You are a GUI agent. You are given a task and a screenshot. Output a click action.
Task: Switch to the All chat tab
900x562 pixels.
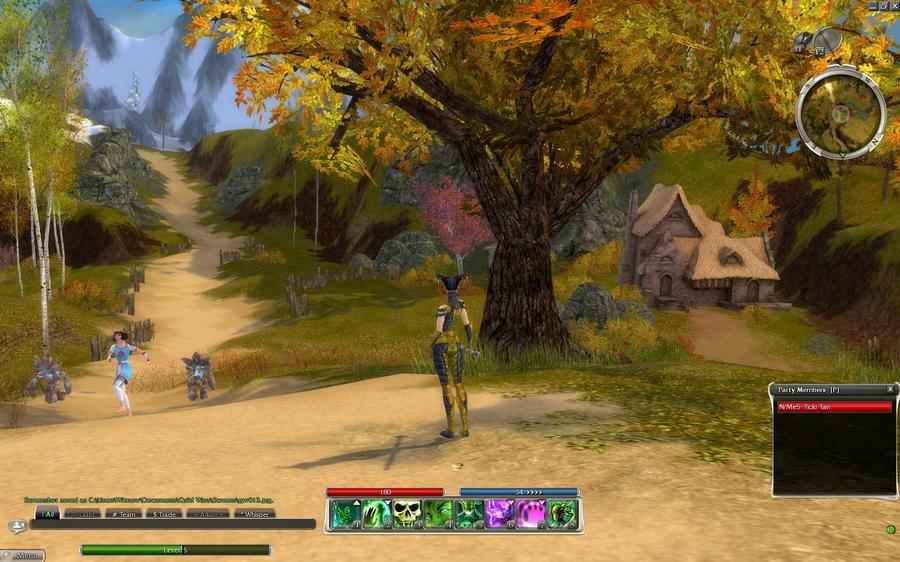47,513
